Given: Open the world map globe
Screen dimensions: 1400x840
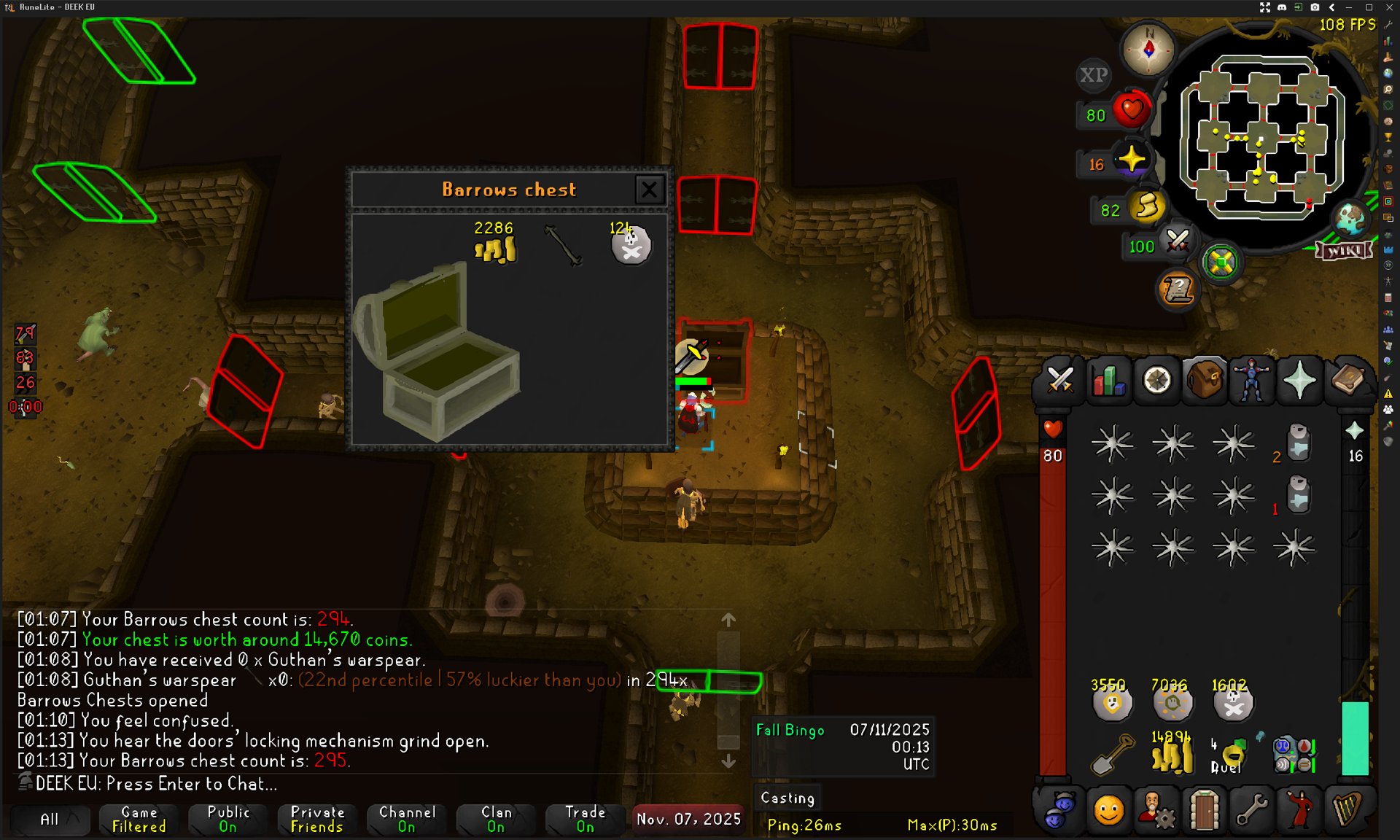Looking at the screenshot, I should [x=1350, y=219].
